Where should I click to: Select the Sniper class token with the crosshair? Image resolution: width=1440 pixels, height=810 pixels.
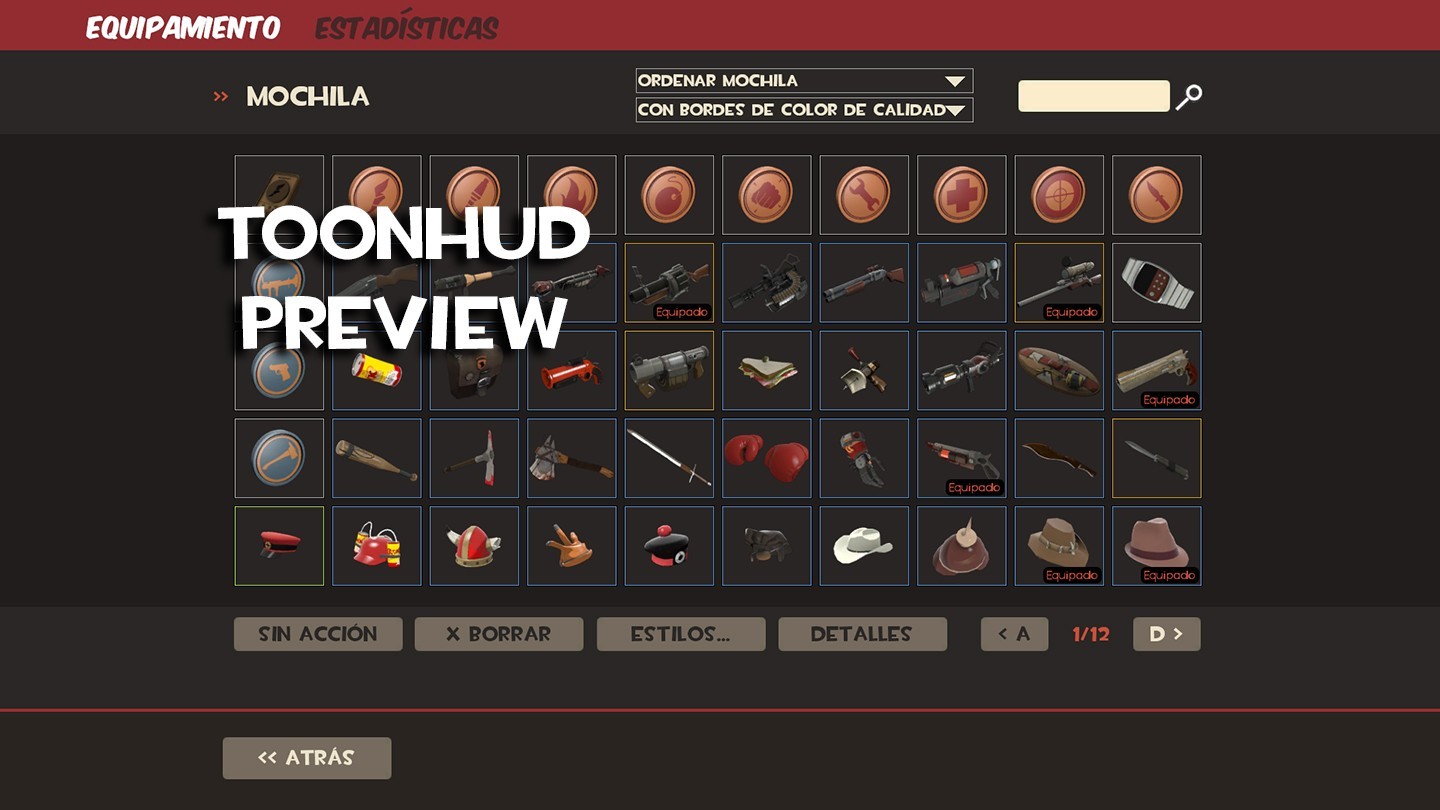pos(1059,194)
